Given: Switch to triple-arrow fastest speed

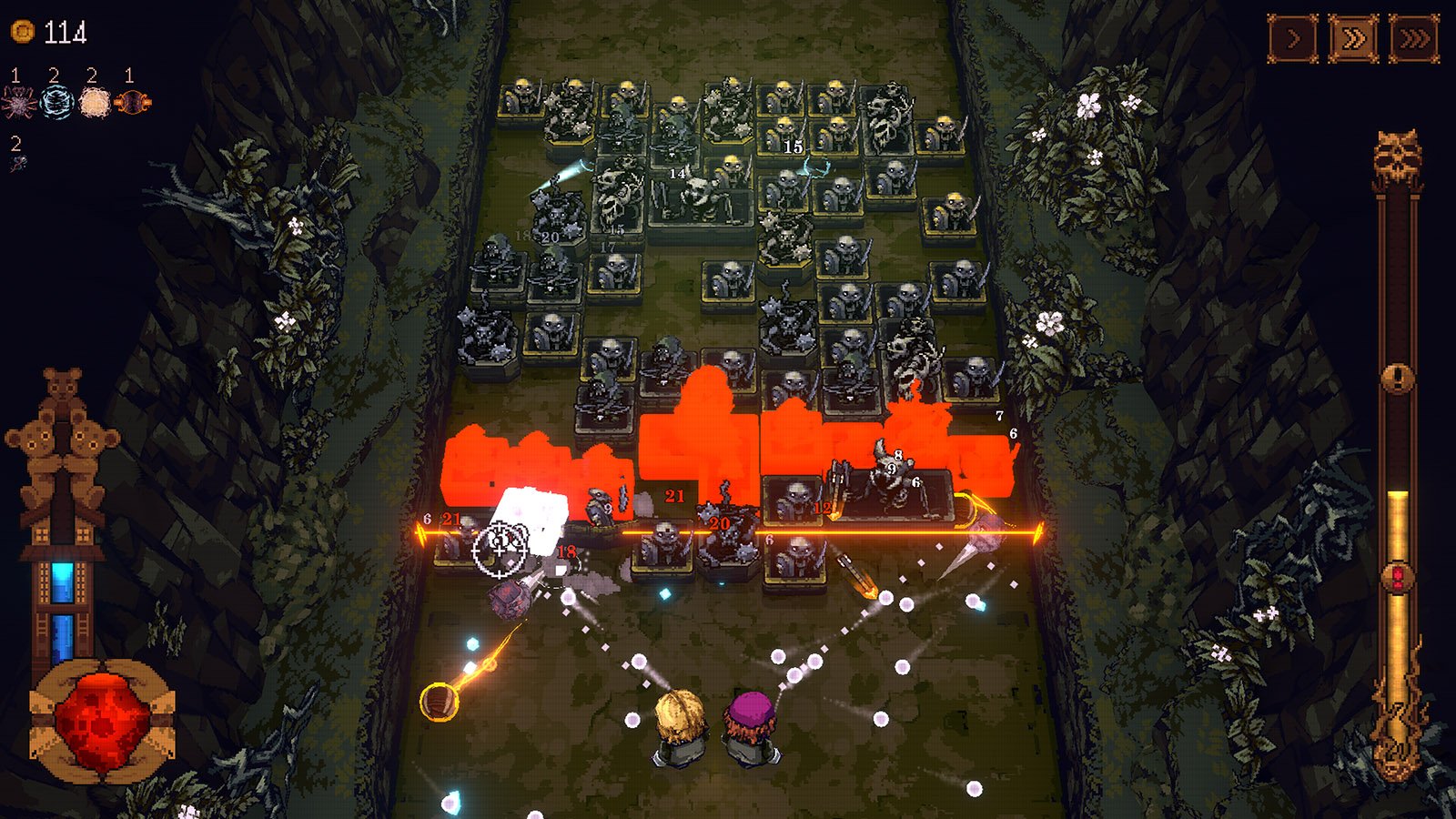Looking at the screenshot, I should tap(1414, 39).
